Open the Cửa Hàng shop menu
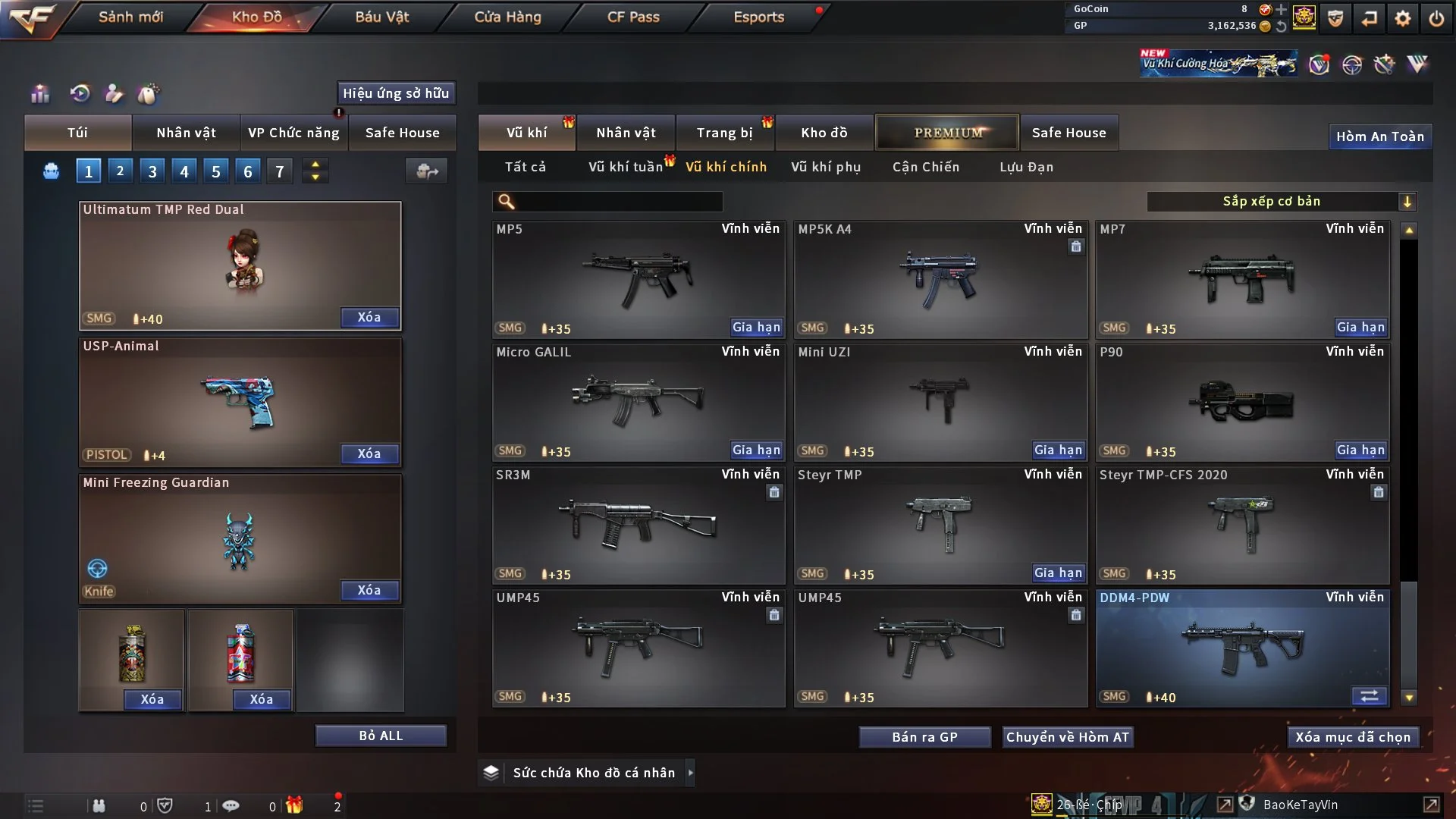Viewport: 1456px width, 819px height. [x=507, y=17]
